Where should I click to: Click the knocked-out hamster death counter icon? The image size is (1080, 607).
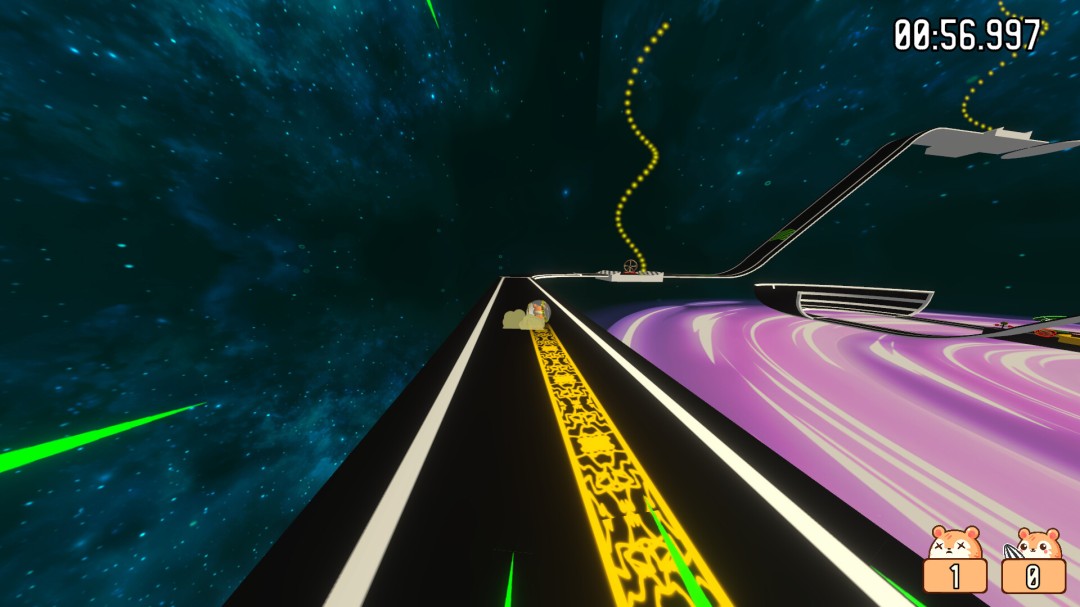[x=955, y=543]
